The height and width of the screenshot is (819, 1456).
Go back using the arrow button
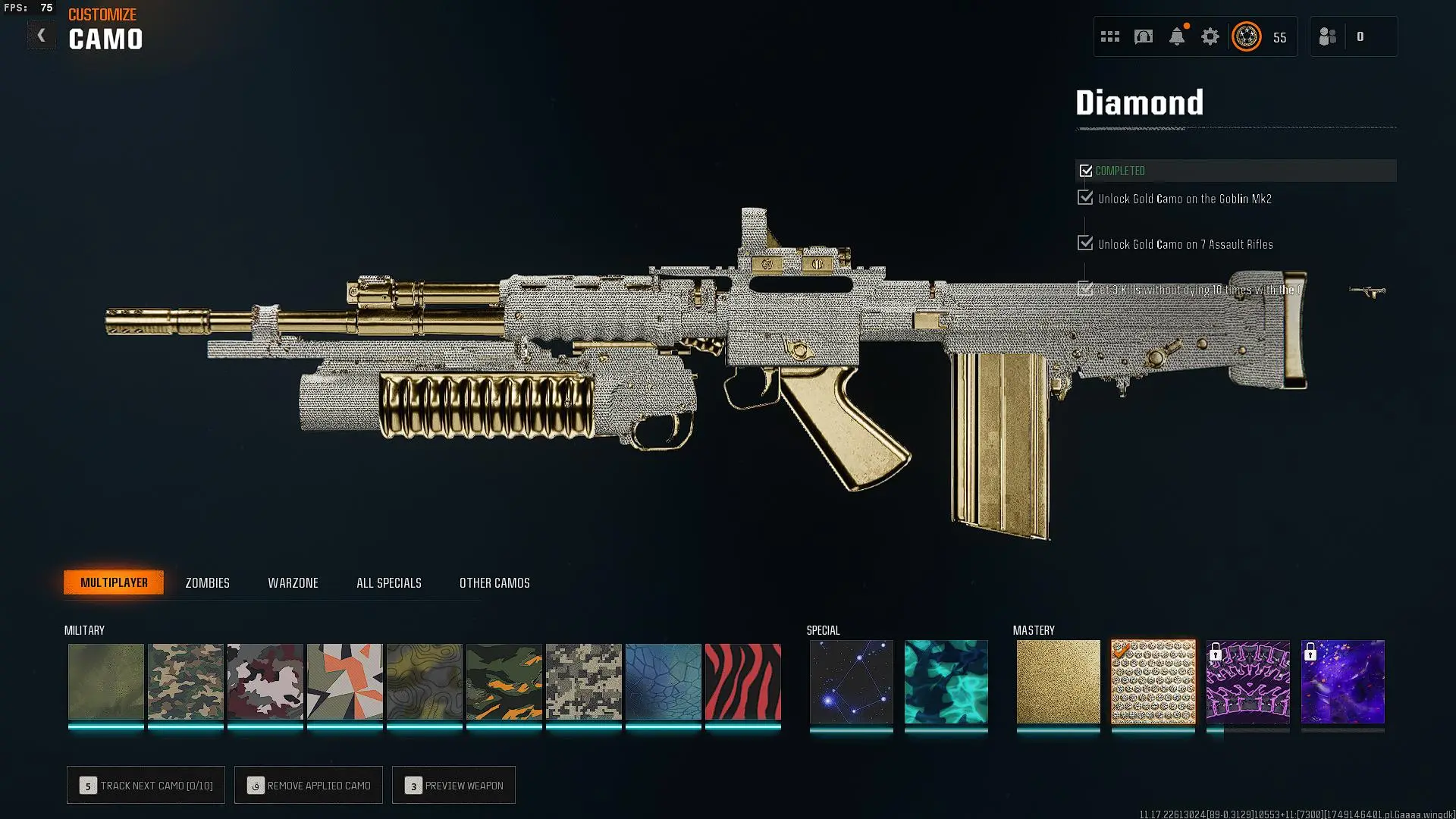41,36
